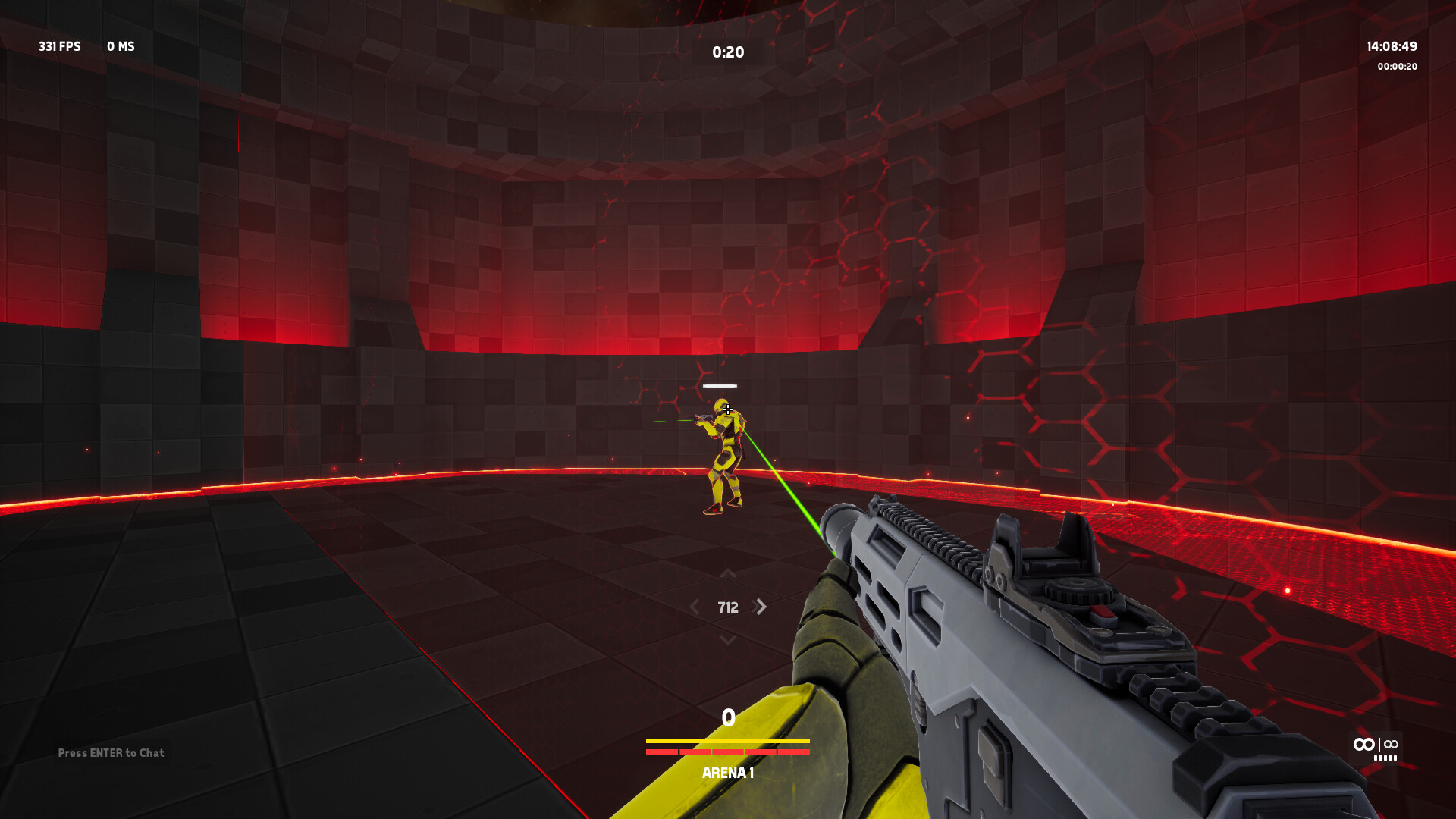Click the 0 MS latency readout
This screenshot has width=1456, height=819.
(121, 46)
